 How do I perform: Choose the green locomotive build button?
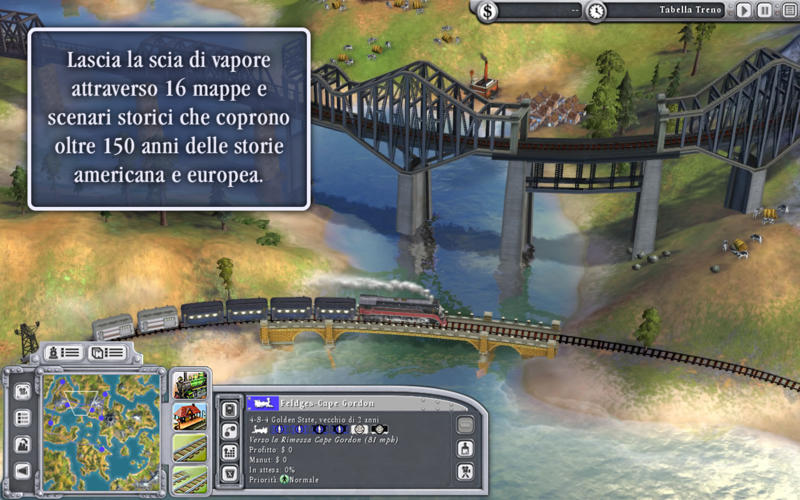point(189,383)
